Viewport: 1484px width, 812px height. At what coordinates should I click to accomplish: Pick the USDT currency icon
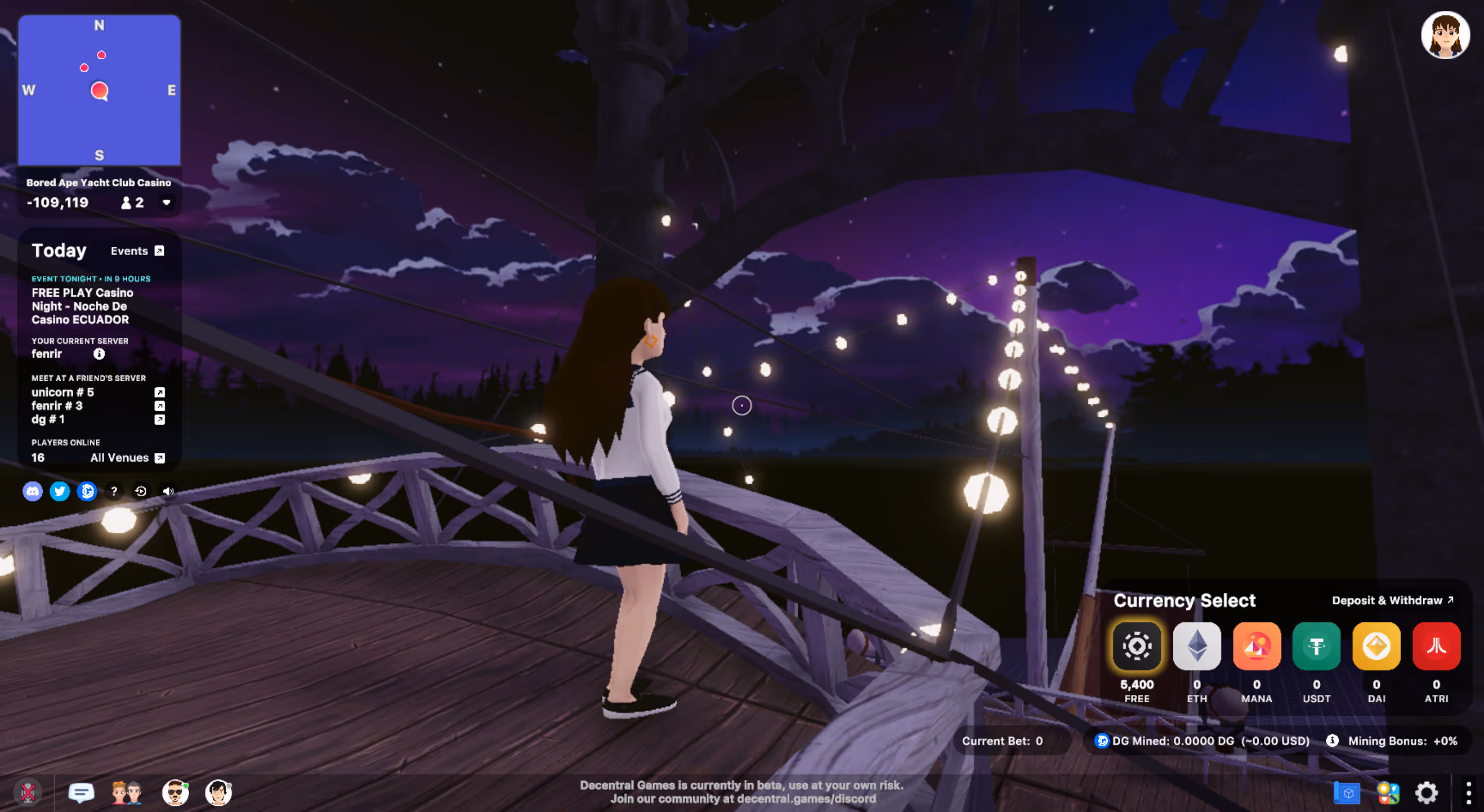tap(1317, 646)
